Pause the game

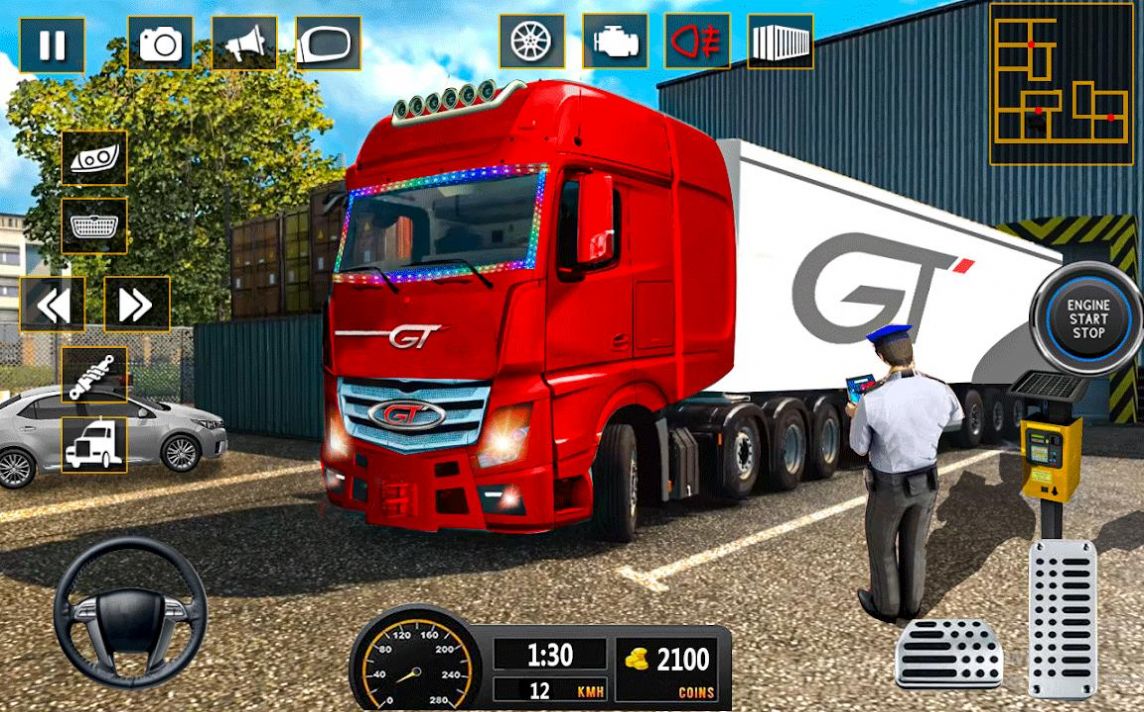[52, 45]
